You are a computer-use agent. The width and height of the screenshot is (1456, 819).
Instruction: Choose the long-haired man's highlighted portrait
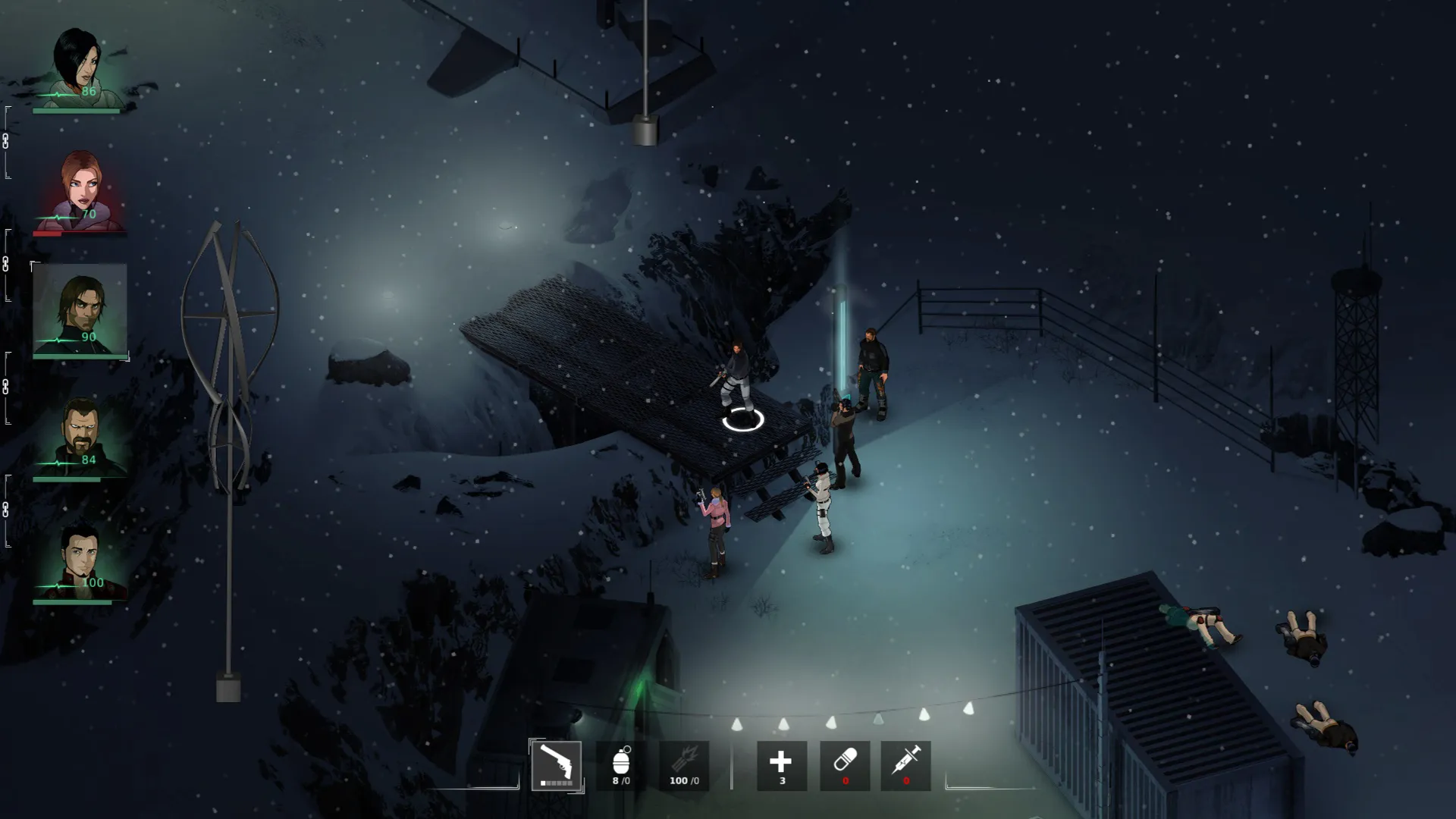[80, 309]
